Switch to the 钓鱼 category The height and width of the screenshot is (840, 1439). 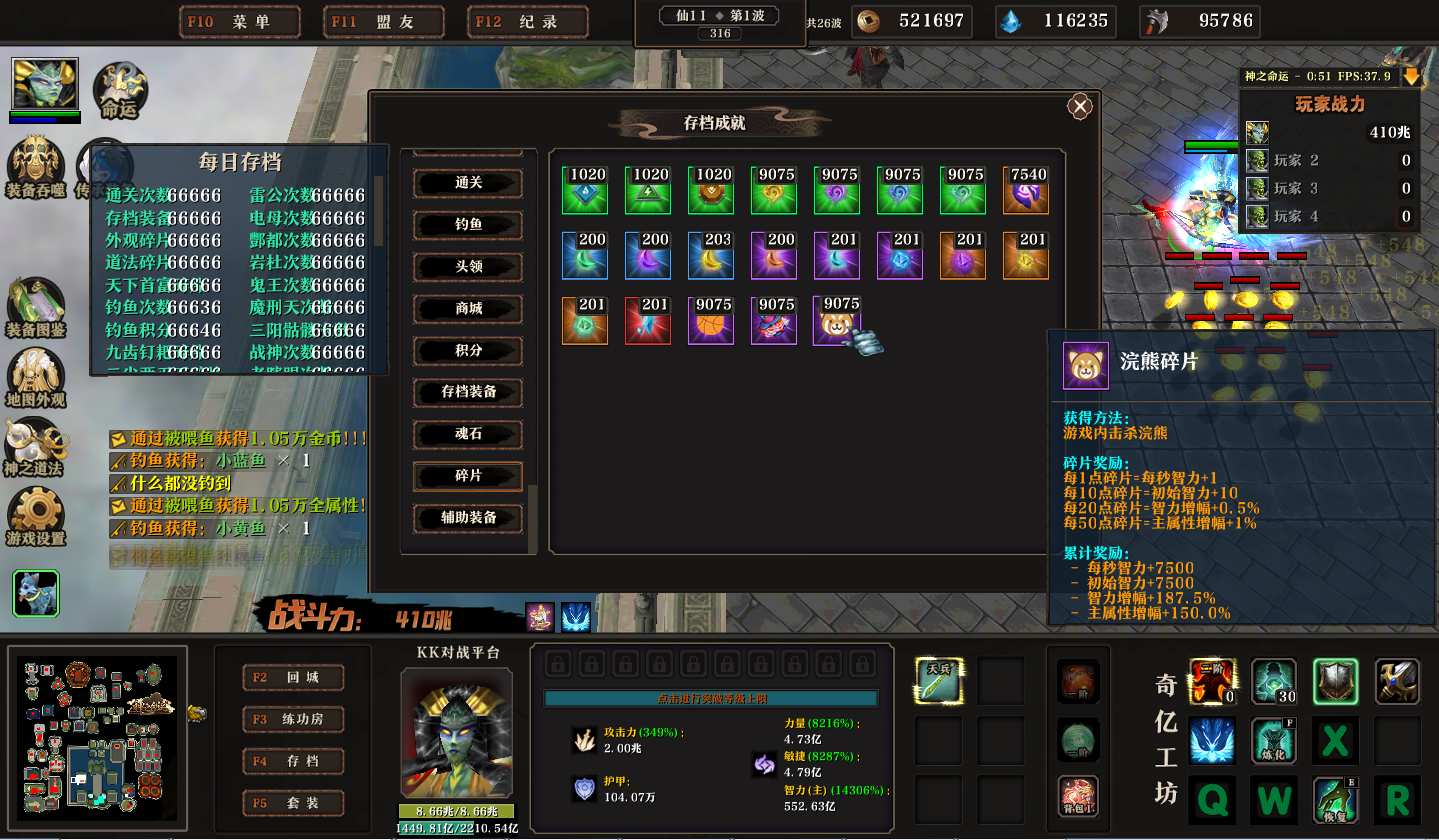pos(468,225)
